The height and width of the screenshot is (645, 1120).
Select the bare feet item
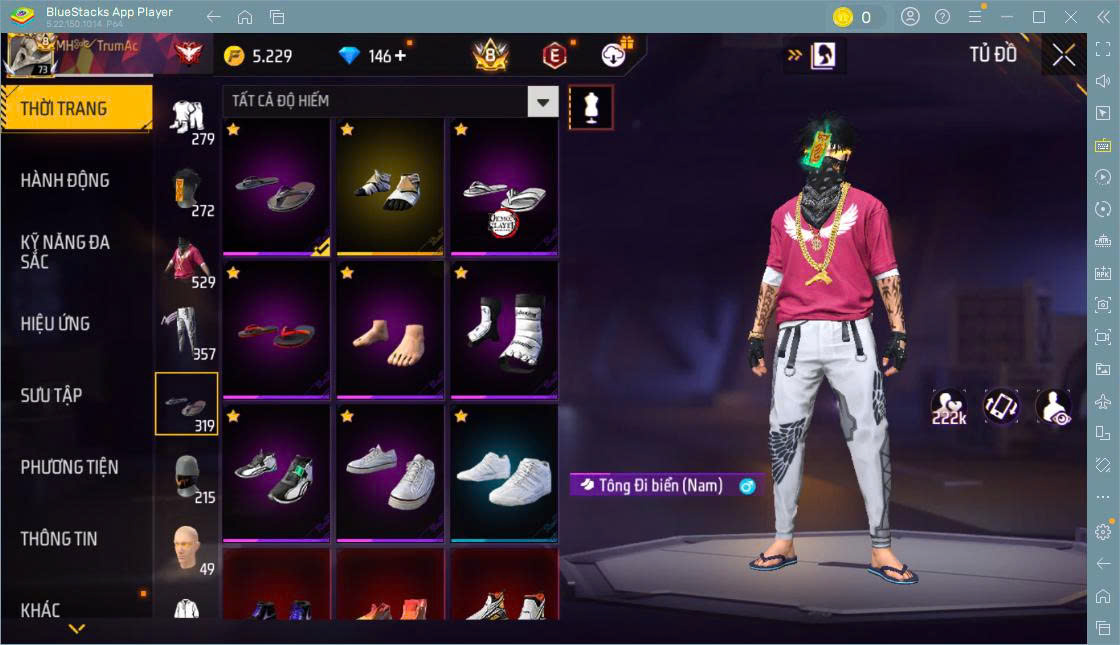(390, 330)
